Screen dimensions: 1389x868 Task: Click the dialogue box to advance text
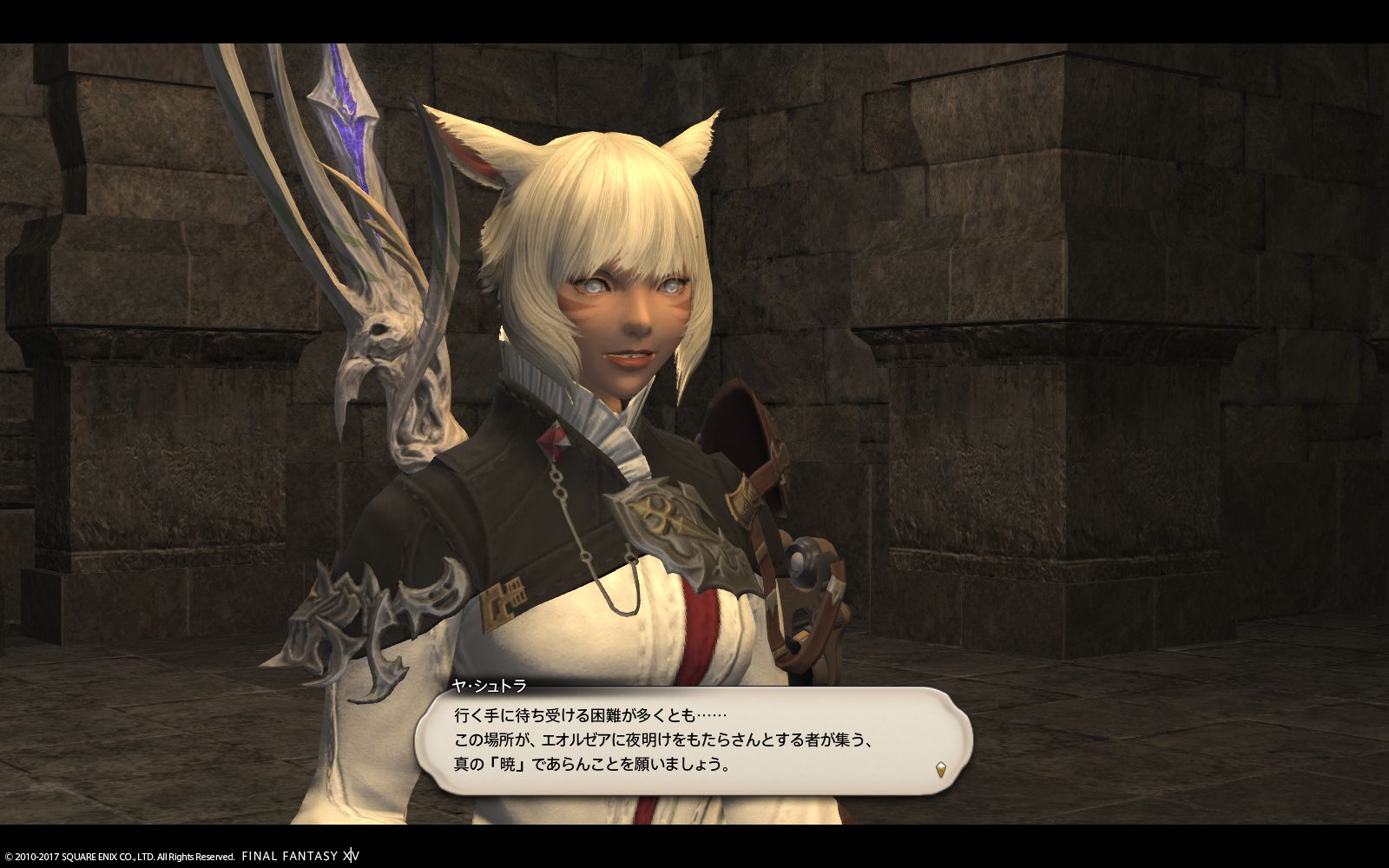[x=694, y=742]
